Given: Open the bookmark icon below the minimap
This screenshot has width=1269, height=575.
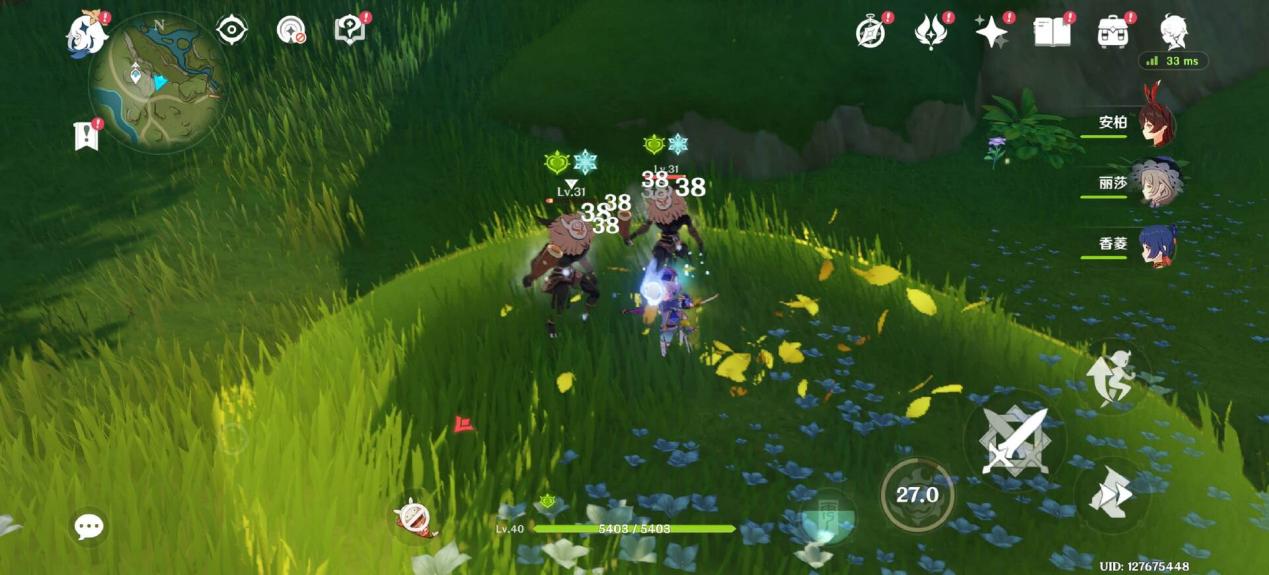Looking at the screenshot, I should (x=87, y=135).
